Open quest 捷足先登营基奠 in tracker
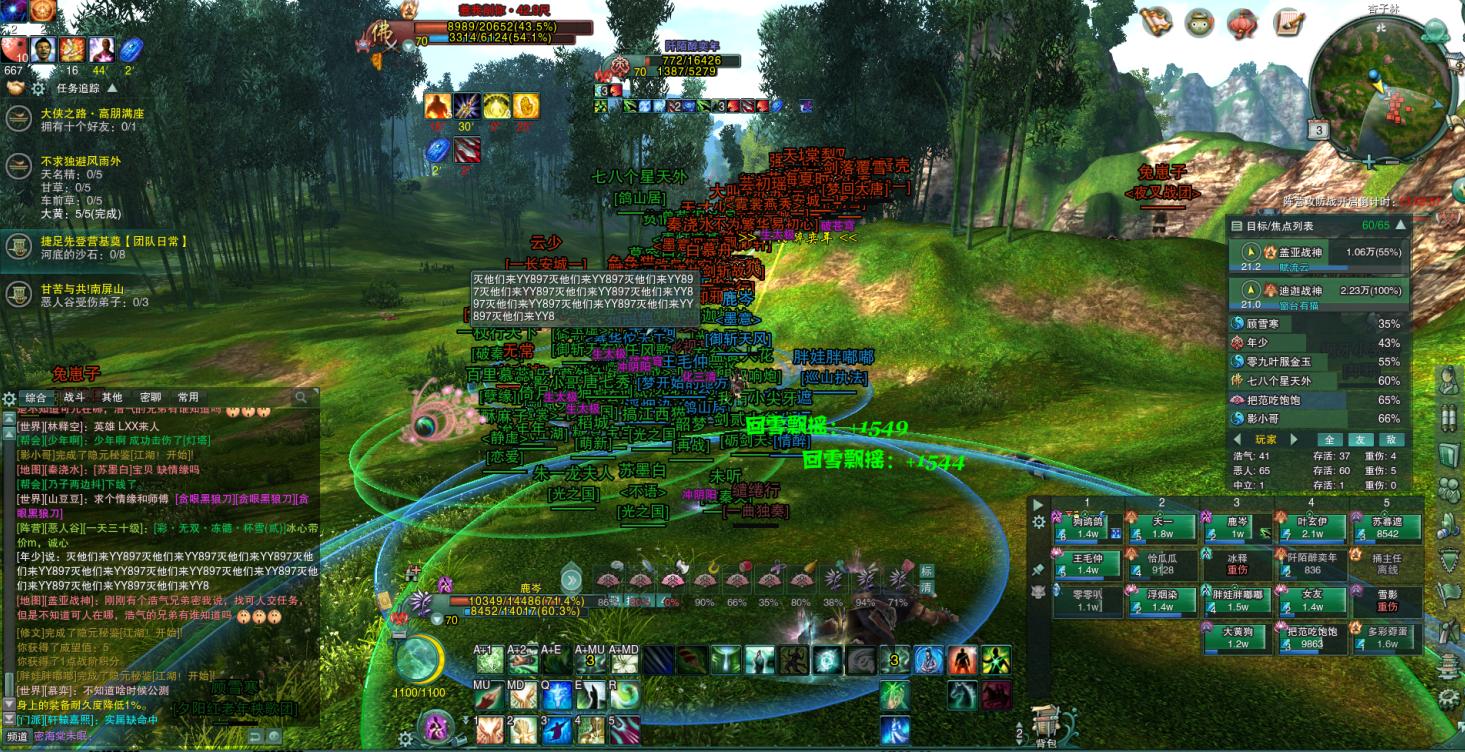 tap(114, 241)
